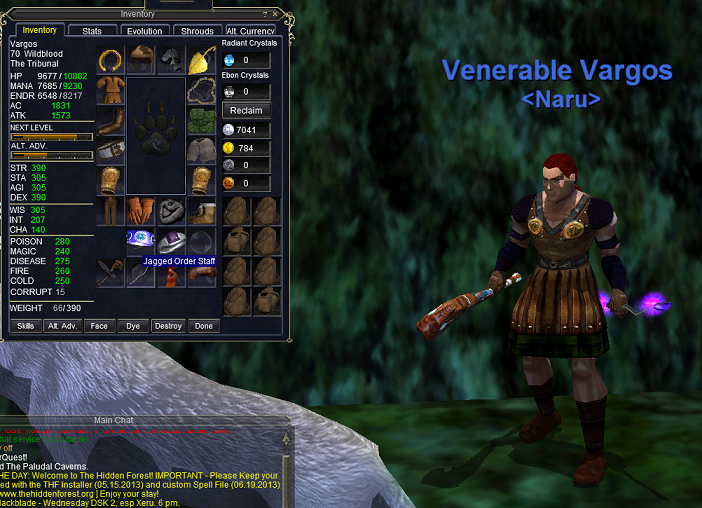
Task: Click the Destroy button
Action: click(168, 326)
